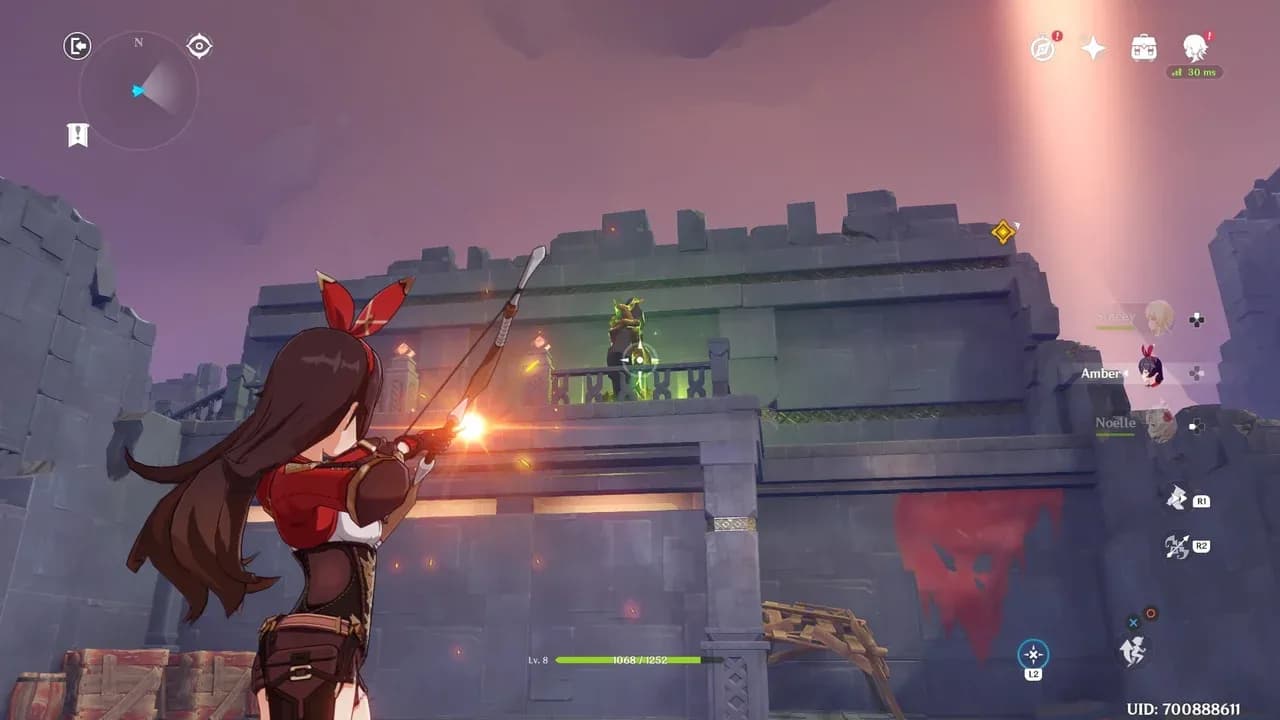Leave the domain via the exit icon
This screenshot has height=720, width=1280.
[x=77, y=46]
